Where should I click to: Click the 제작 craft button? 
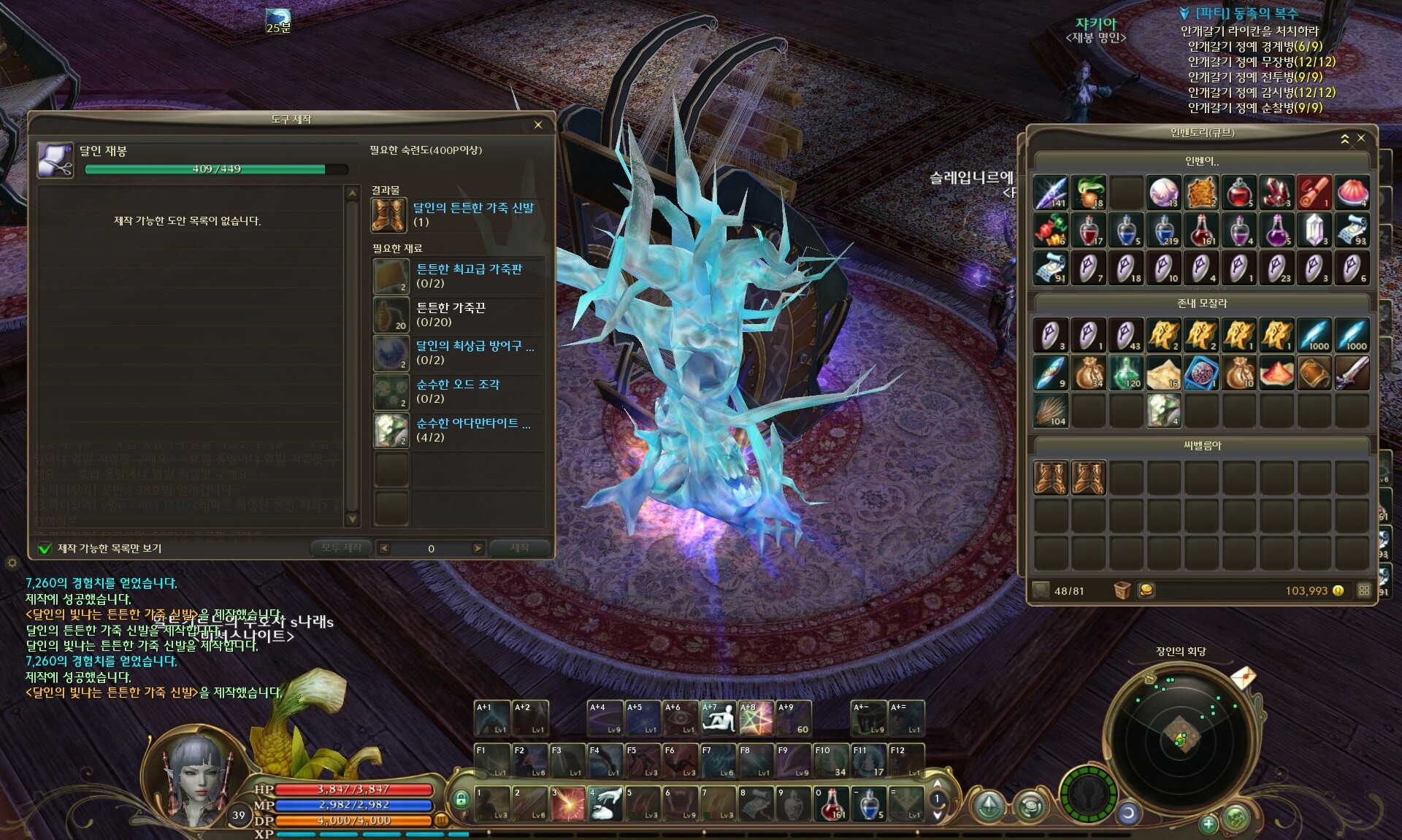(519, 548)
